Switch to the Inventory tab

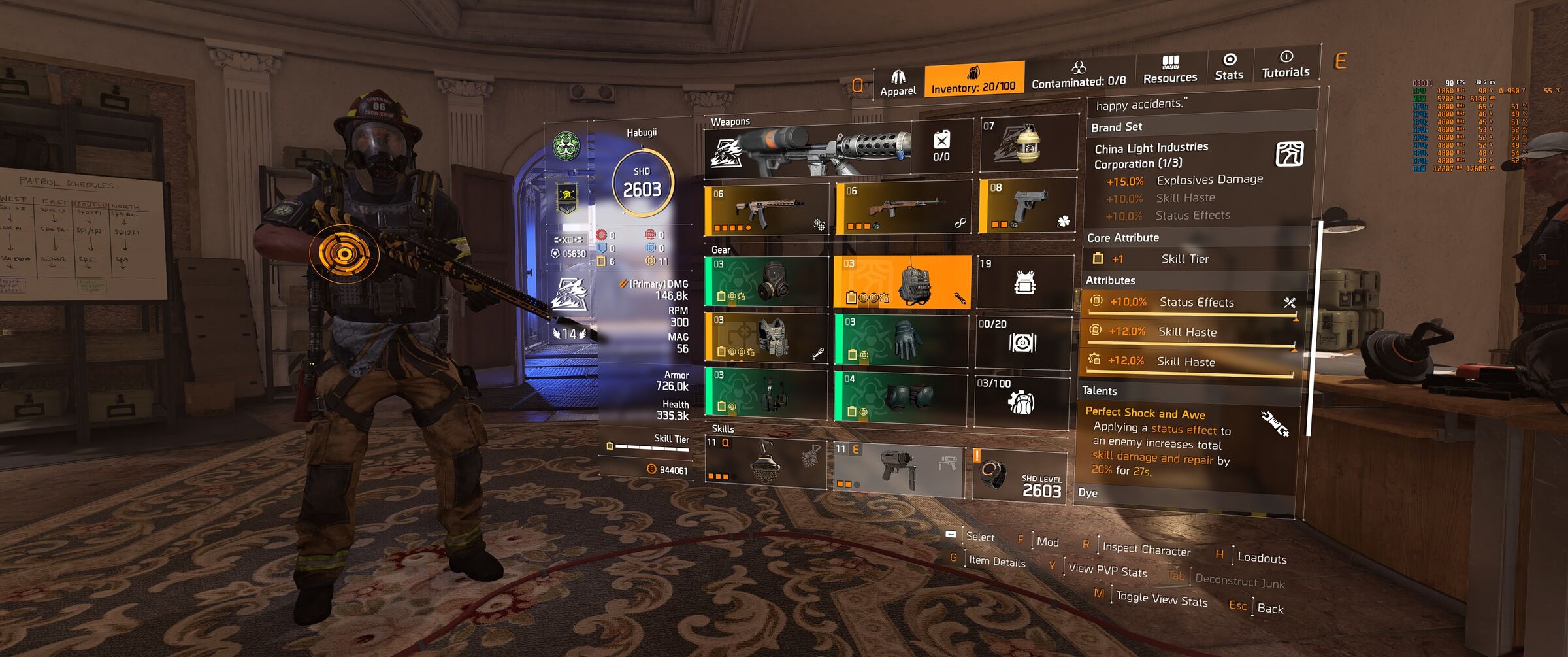click(x=973, y=79)
